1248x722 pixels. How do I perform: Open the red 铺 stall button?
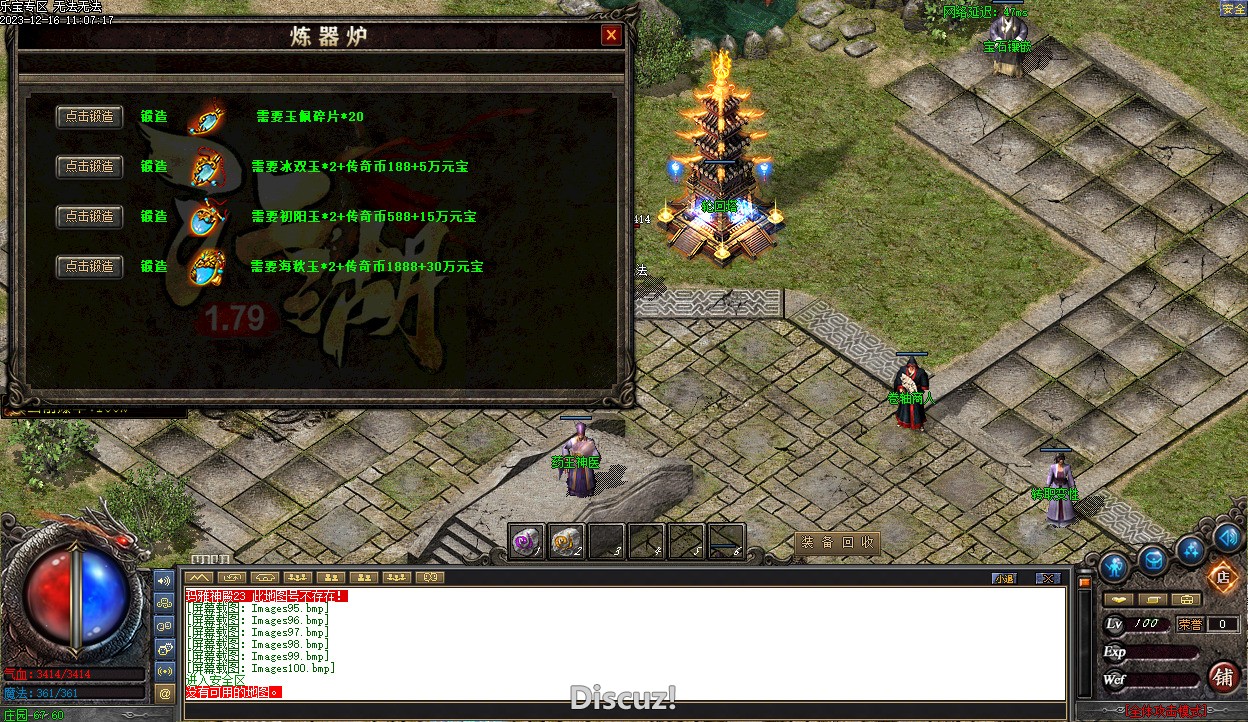[1223, 677]
